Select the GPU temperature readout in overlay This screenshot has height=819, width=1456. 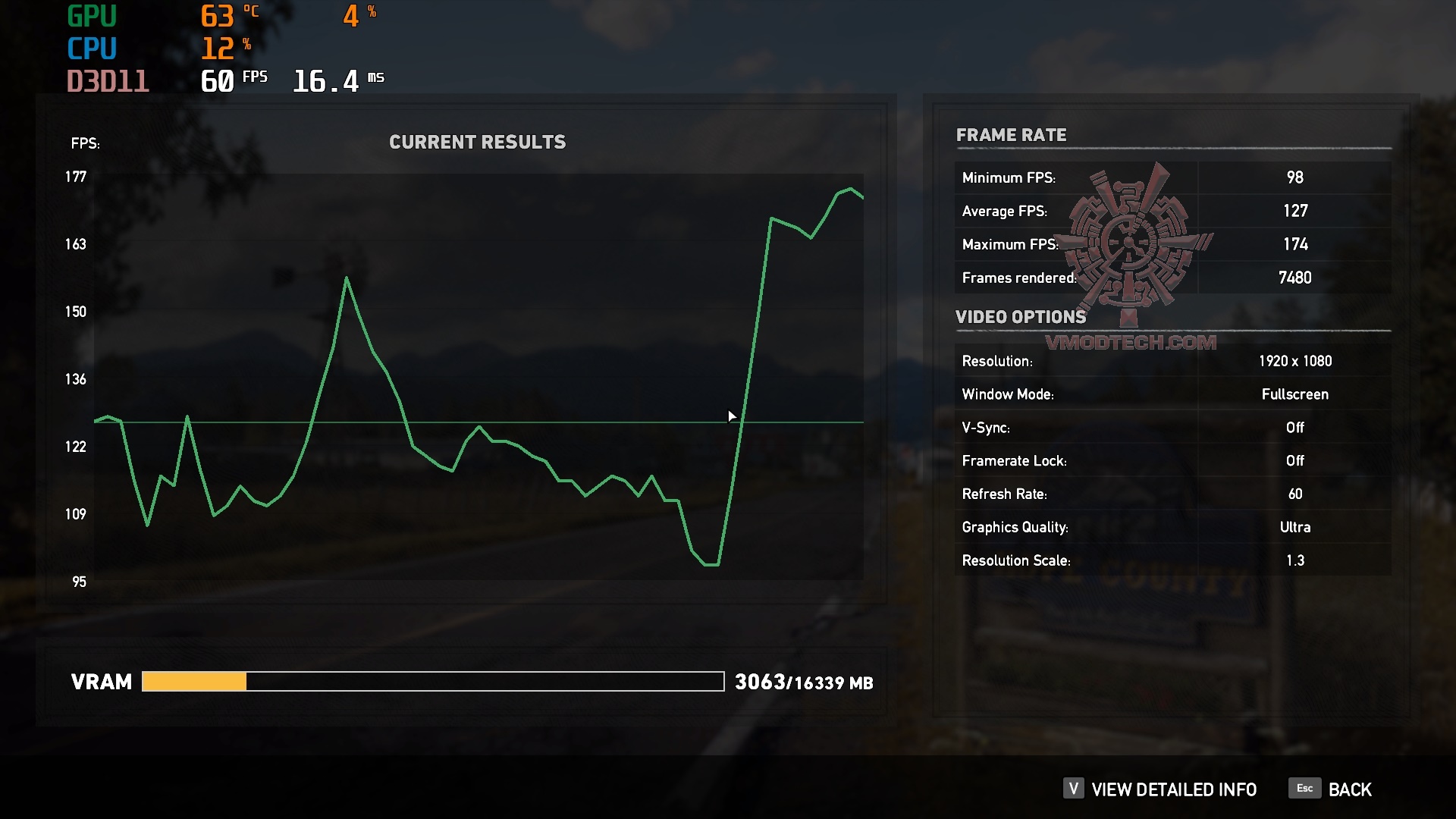(x=218, y=14)
